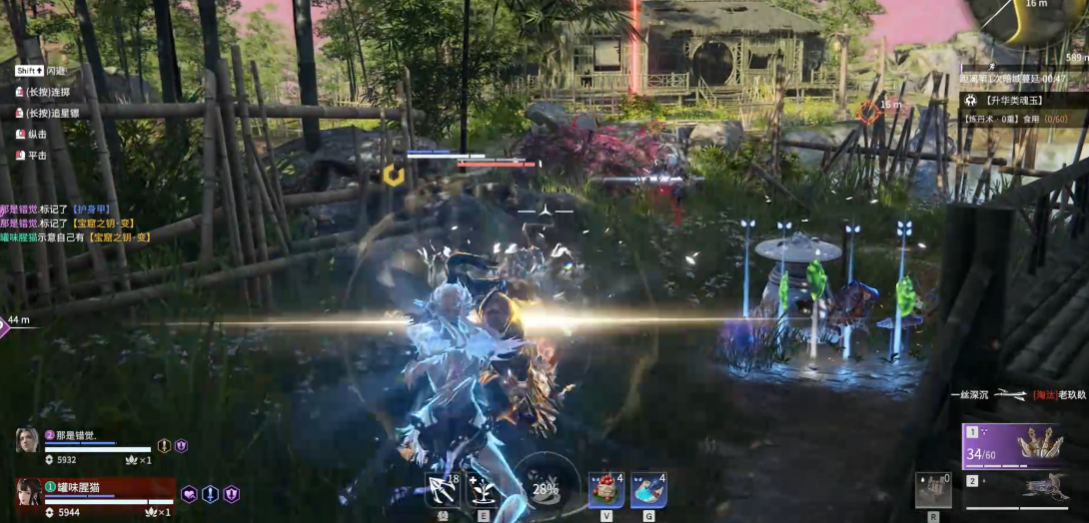
Task: Use the blue armor repair powder item
Action: coord(649,490)
